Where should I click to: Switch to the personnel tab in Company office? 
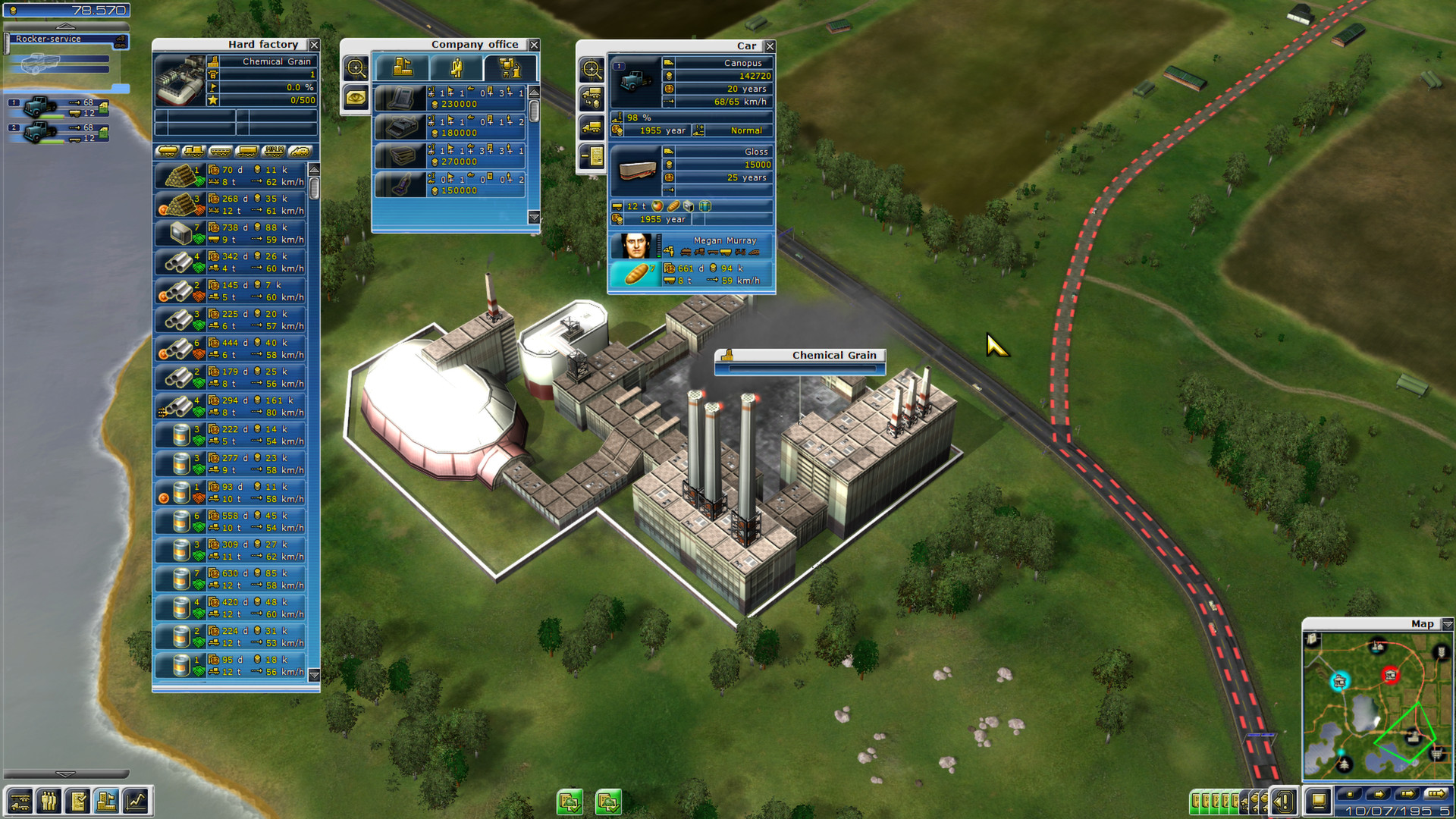click(457, 68)
